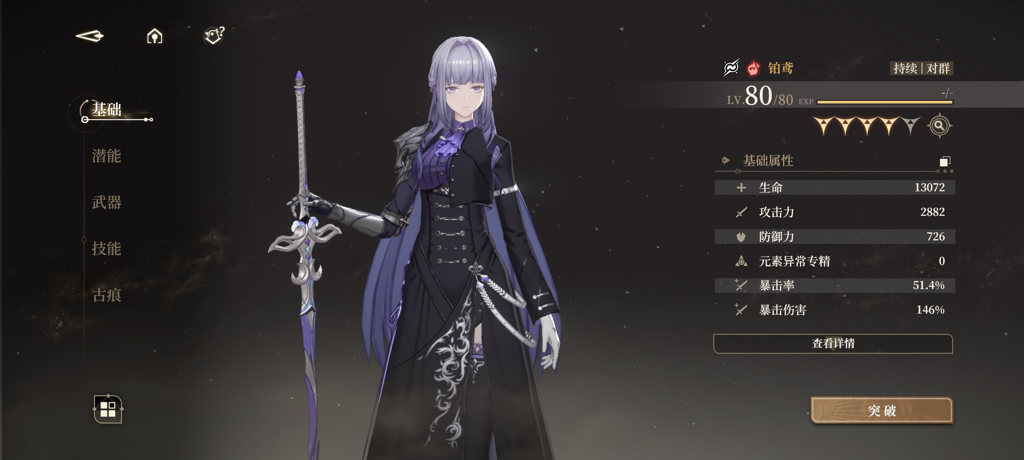Click the 持续 | 对群 role tag
This screenshot has height=460, width=1024.
(921, 68)
